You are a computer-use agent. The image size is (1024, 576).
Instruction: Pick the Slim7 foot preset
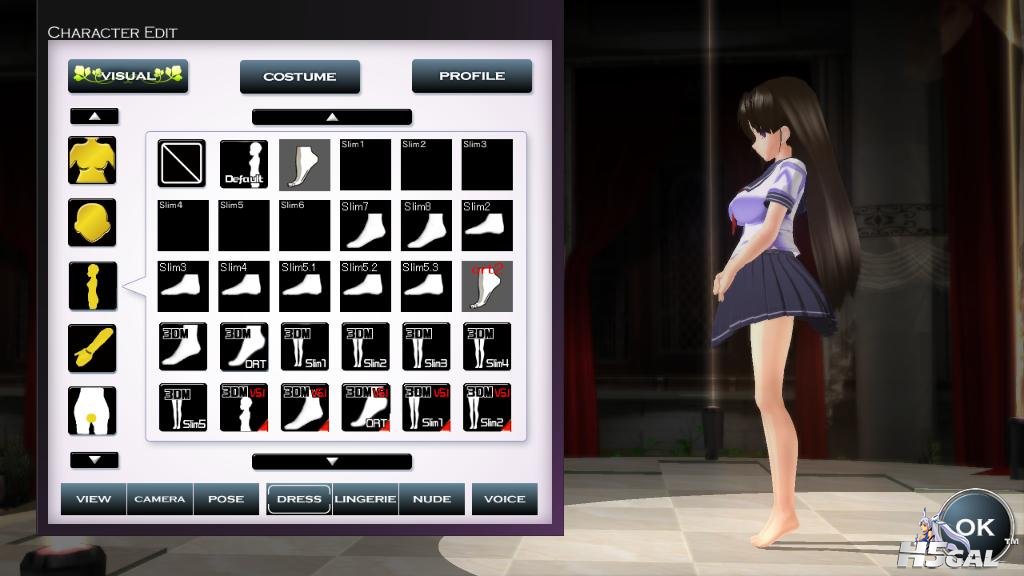click(x=365, y=225)
